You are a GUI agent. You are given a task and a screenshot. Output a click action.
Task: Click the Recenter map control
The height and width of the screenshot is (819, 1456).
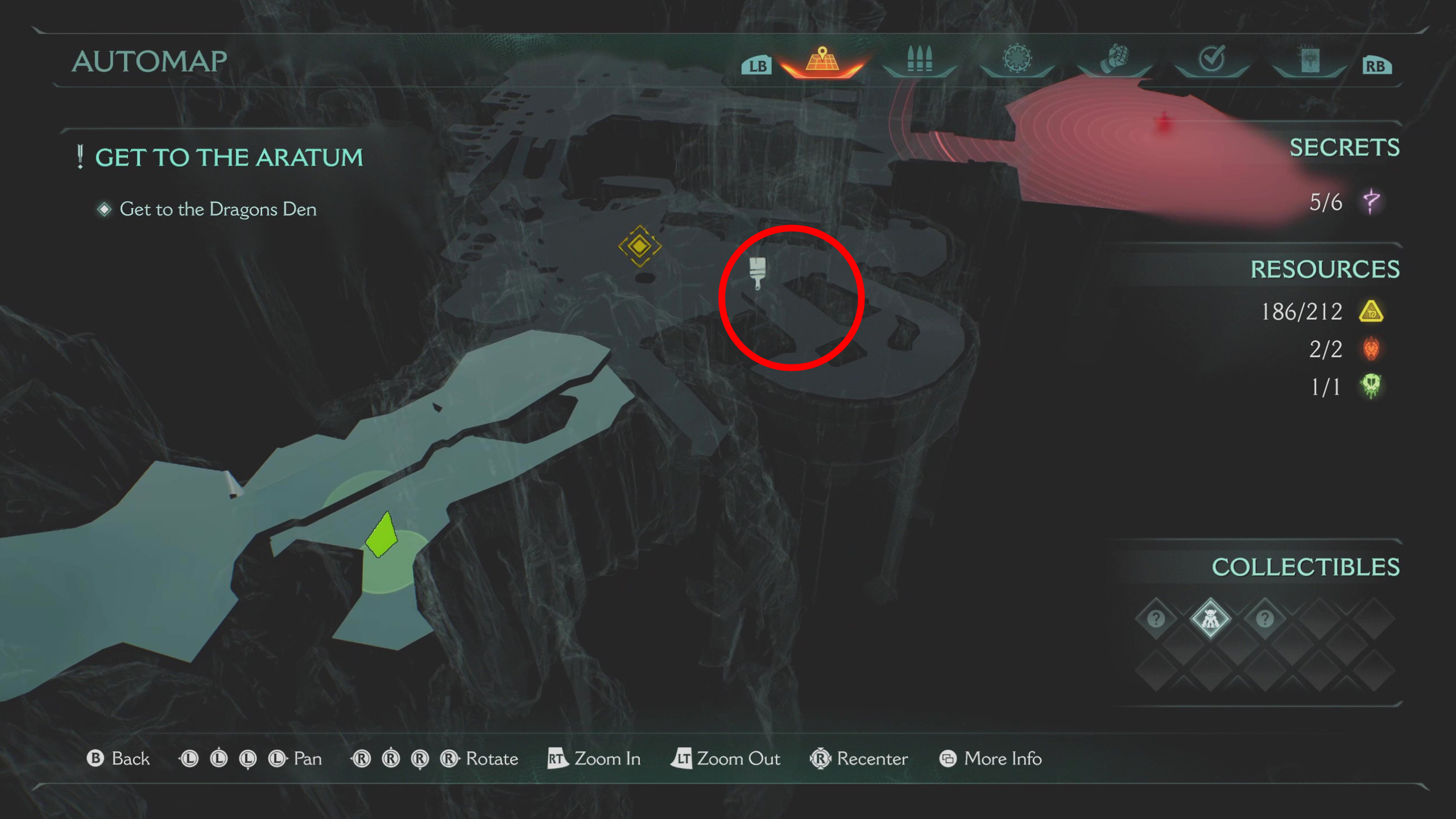click(x=859, y=759)
